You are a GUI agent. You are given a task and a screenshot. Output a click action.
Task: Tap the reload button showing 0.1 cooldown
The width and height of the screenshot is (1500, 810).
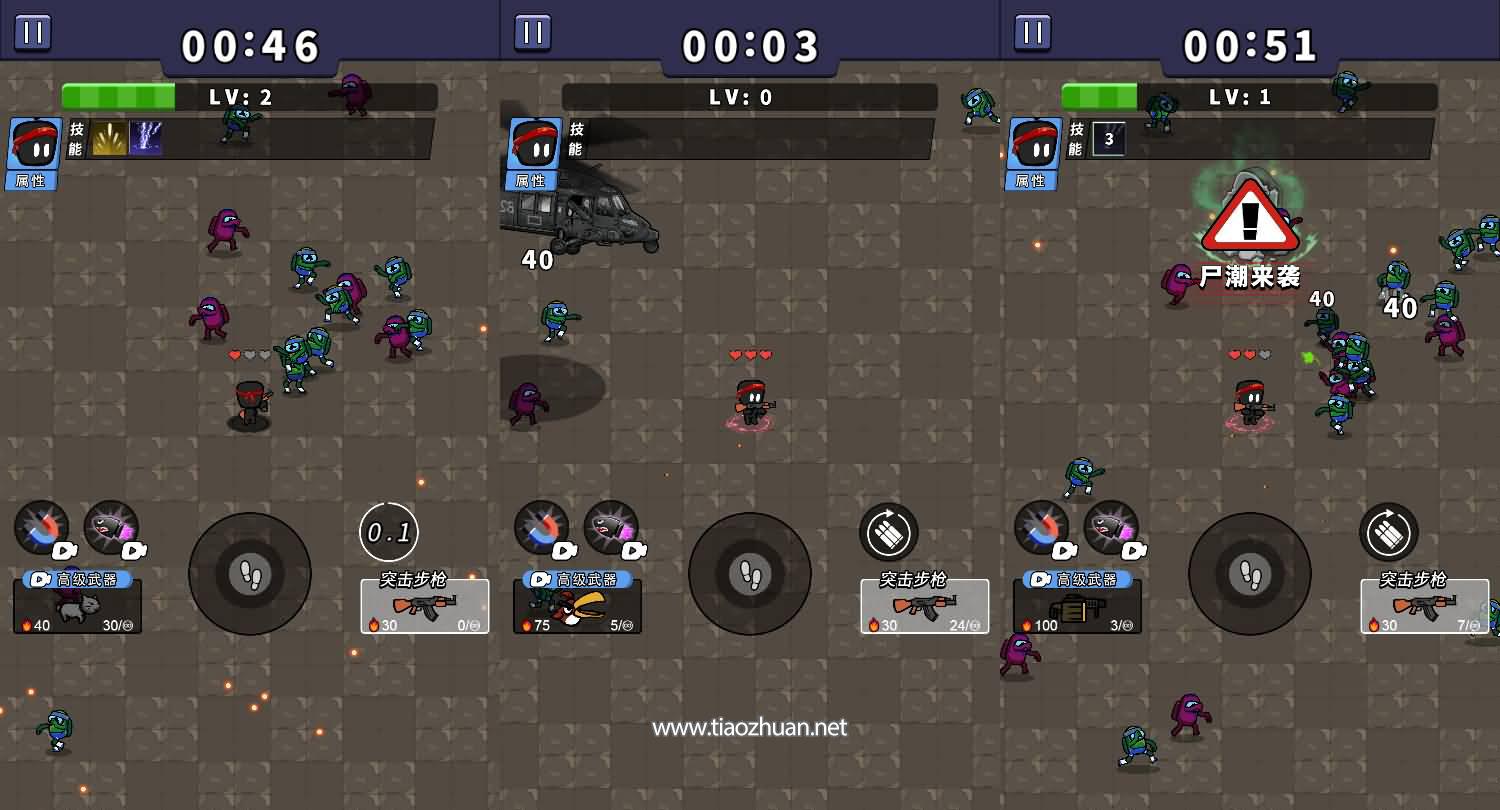point(389,532)
